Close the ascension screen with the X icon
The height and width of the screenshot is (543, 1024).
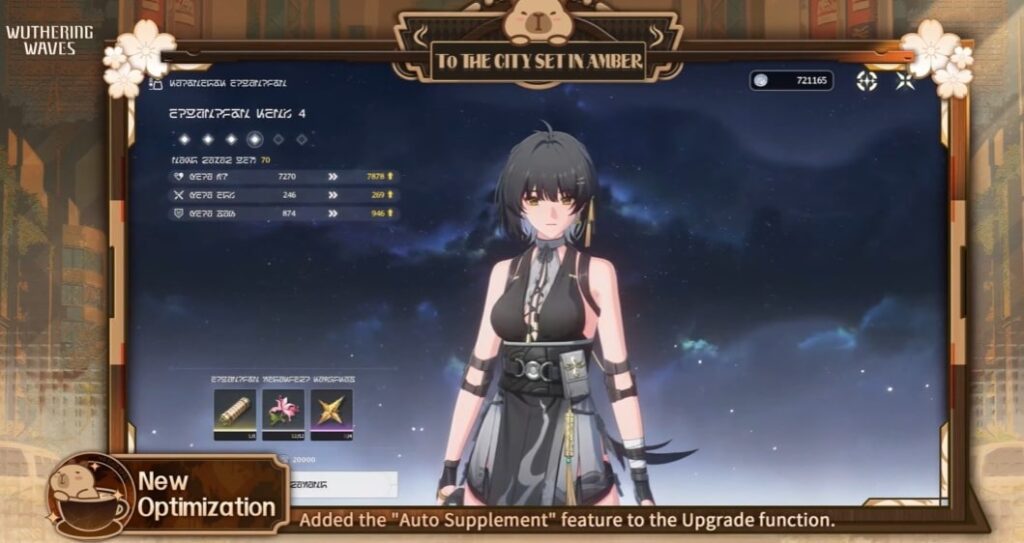point(906,81)
